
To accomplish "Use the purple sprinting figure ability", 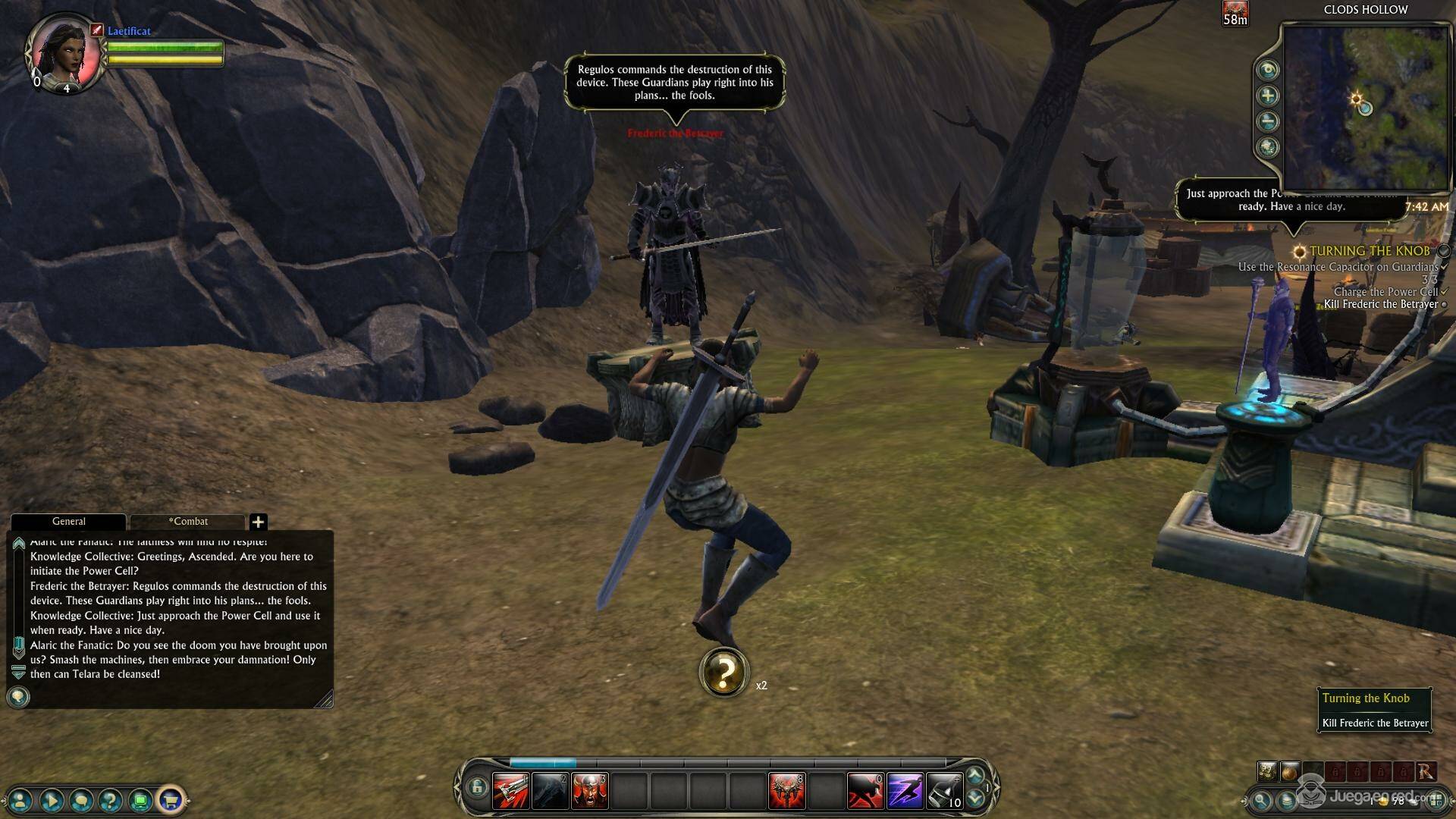I will [x=905, y=791].
